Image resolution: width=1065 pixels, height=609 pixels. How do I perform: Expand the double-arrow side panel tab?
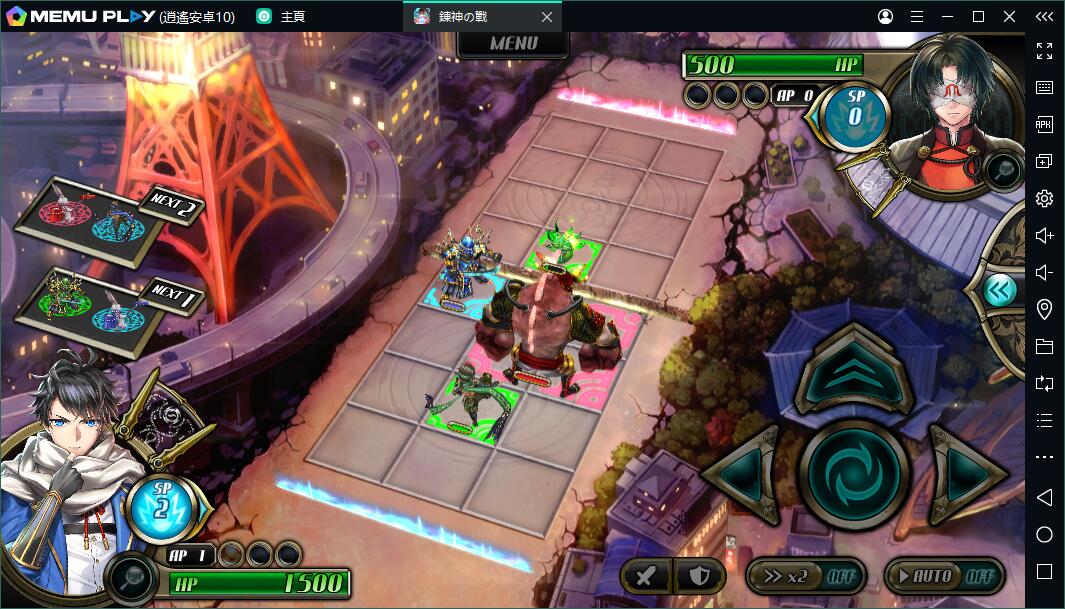(x=1000, y=290)
